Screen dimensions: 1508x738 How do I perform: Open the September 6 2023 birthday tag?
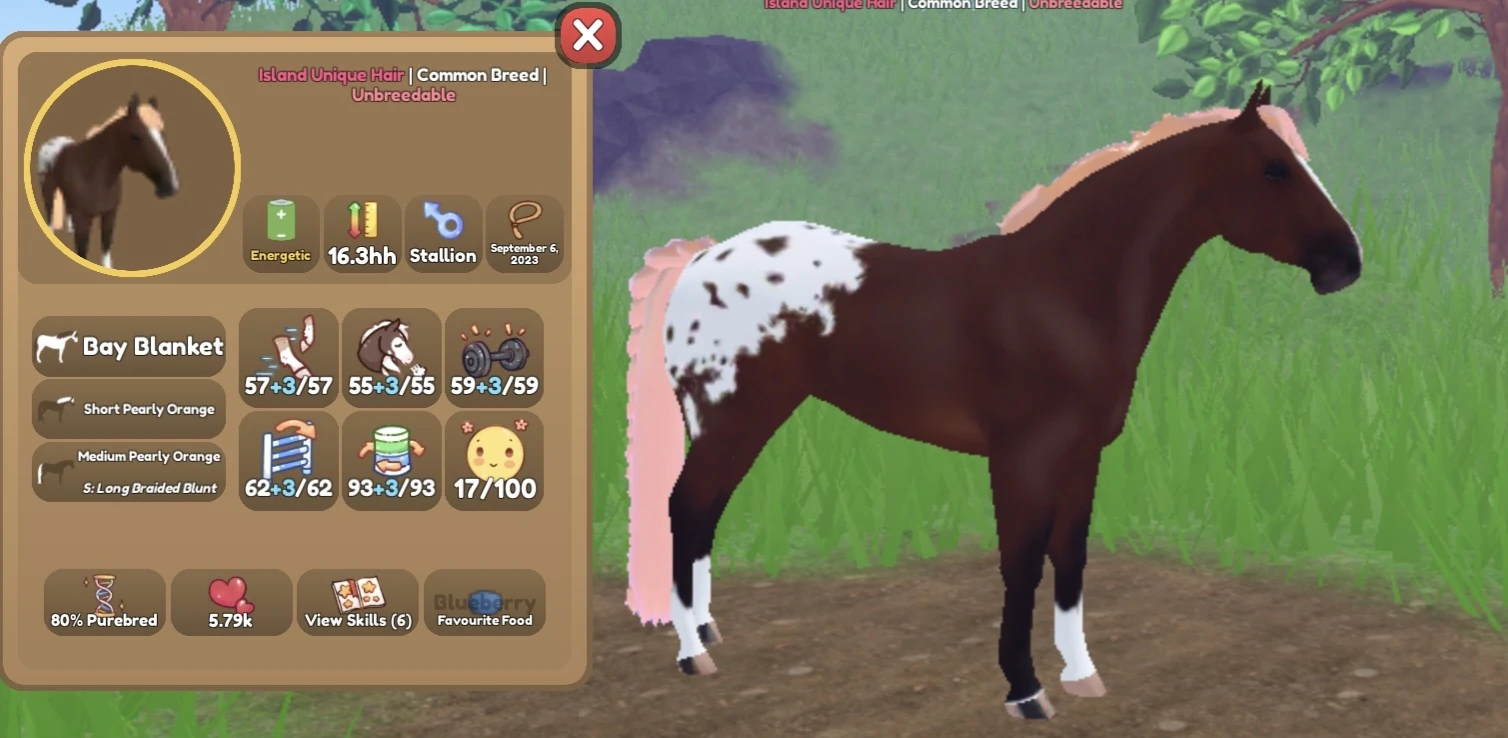(x=525, y=232)
